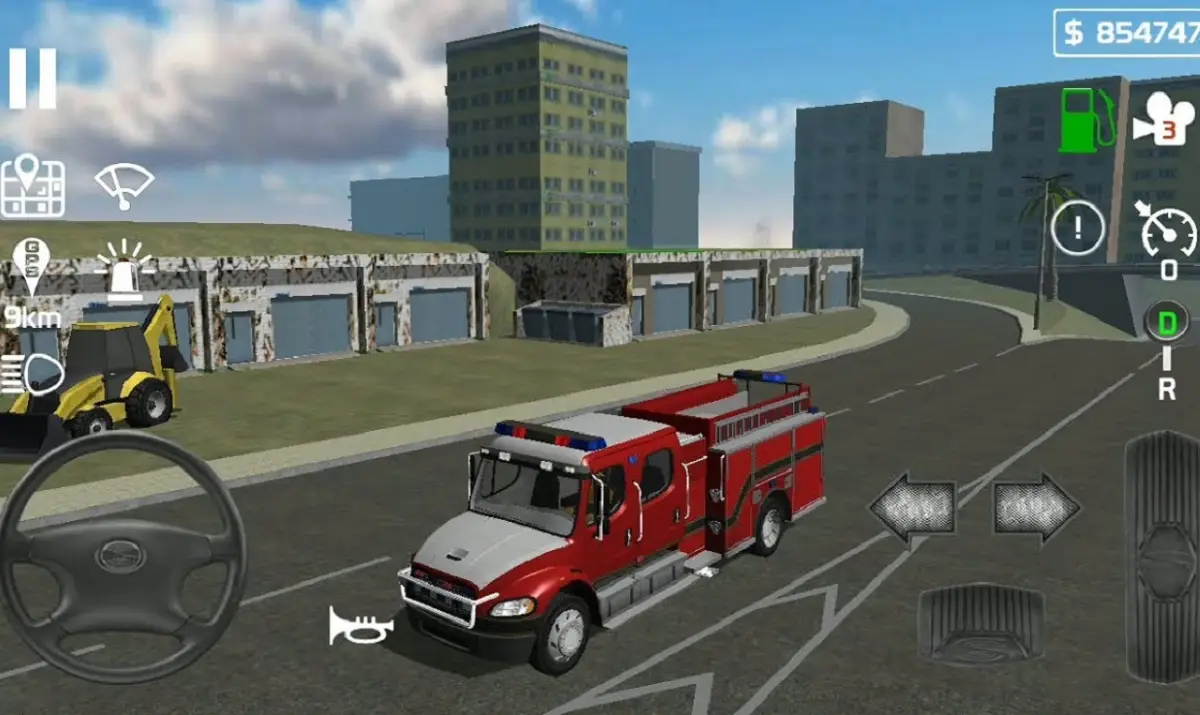1200x715 pixels.
Task: Activate the emergency siren light
Action: (124, 272)
